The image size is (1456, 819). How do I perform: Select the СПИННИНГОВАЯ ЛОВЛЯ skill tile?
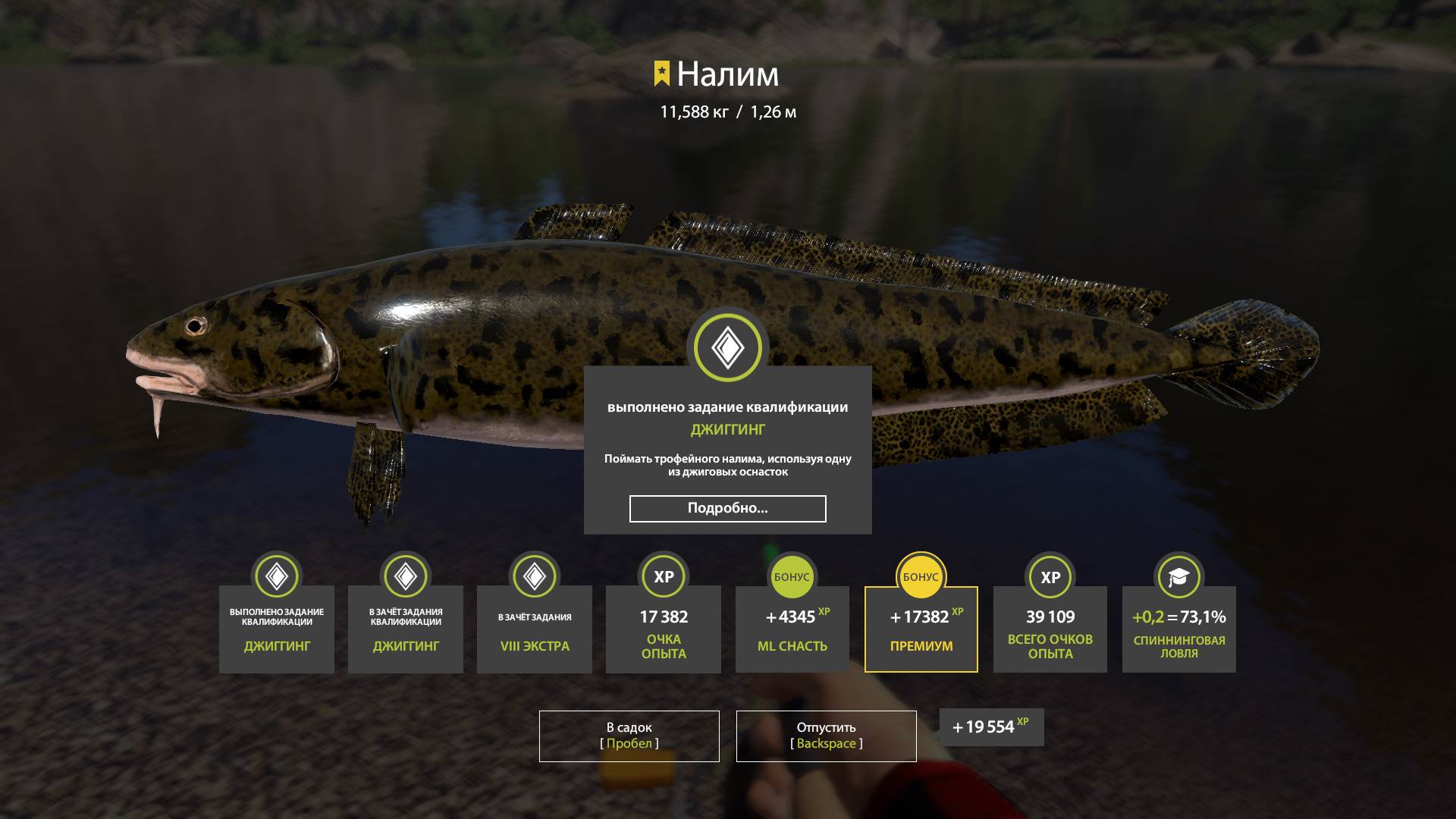pos(1178,629)
